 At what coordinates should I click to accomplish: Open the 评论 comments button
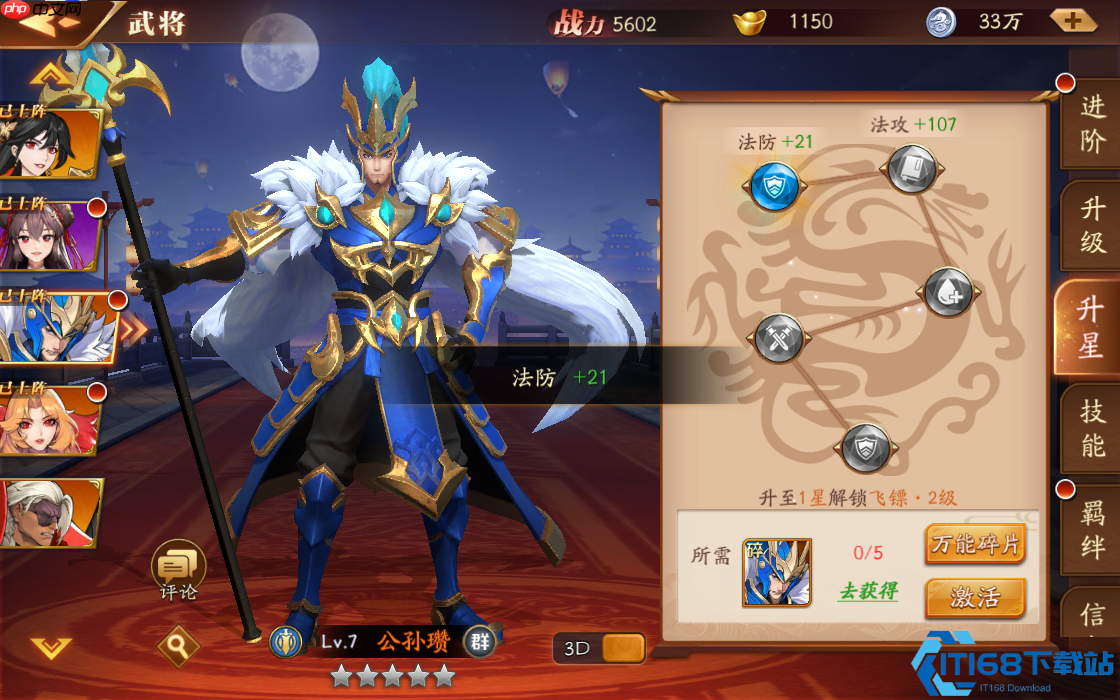point(178,571)
